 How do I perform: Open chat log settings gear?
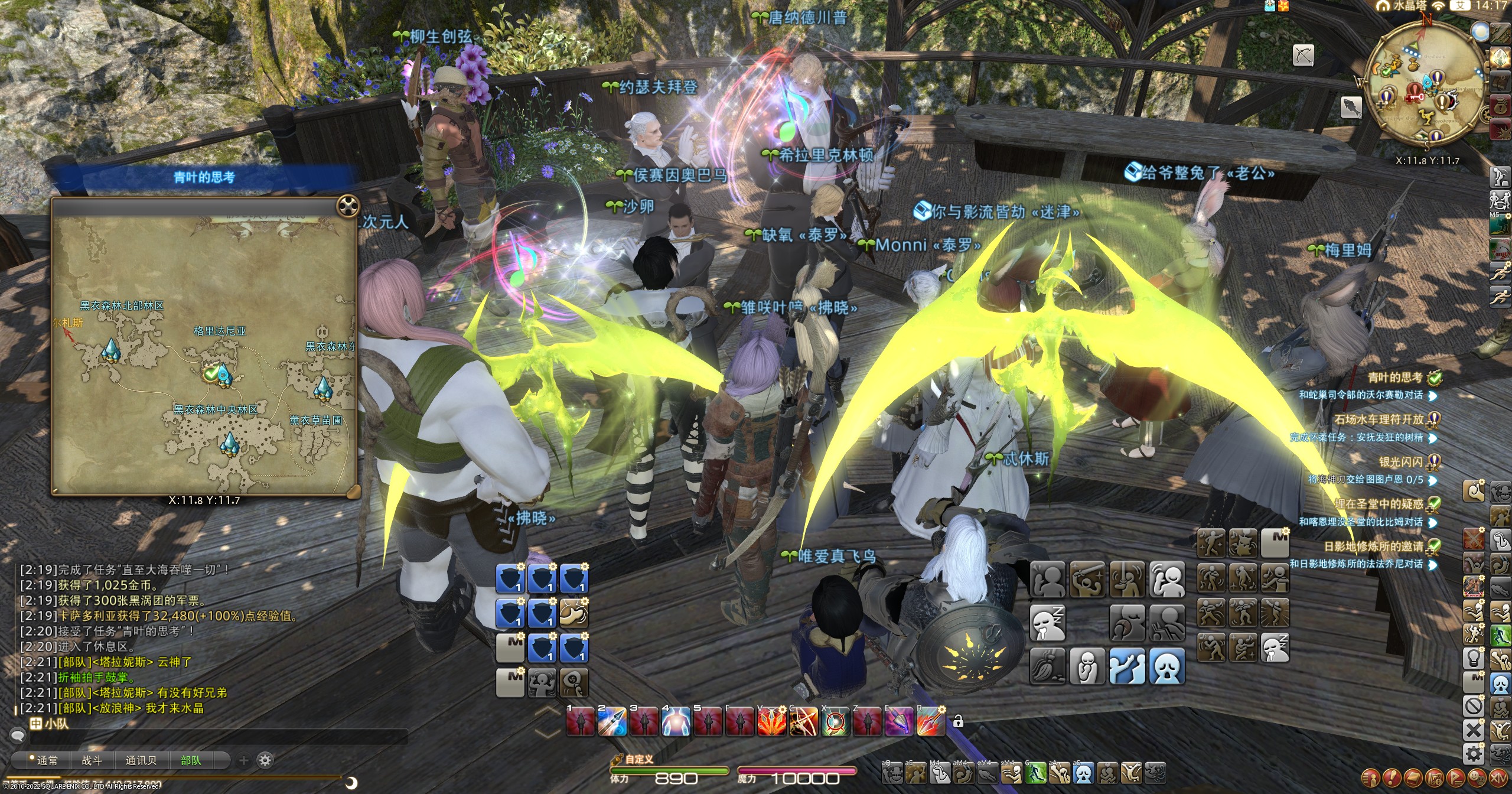pos(266,760)
